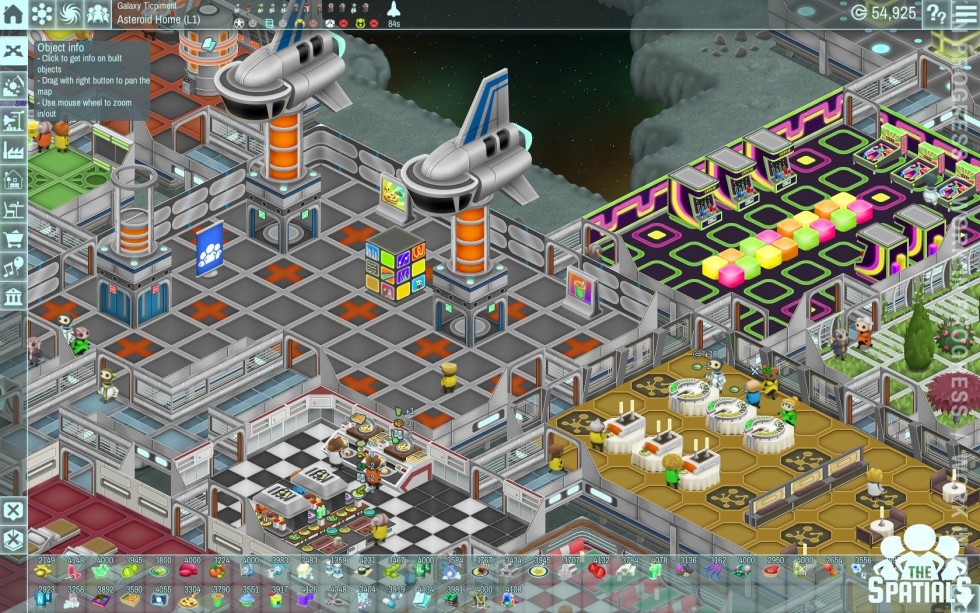Select the bank building category
Viewport: 980px width, 613px height.
13,297
